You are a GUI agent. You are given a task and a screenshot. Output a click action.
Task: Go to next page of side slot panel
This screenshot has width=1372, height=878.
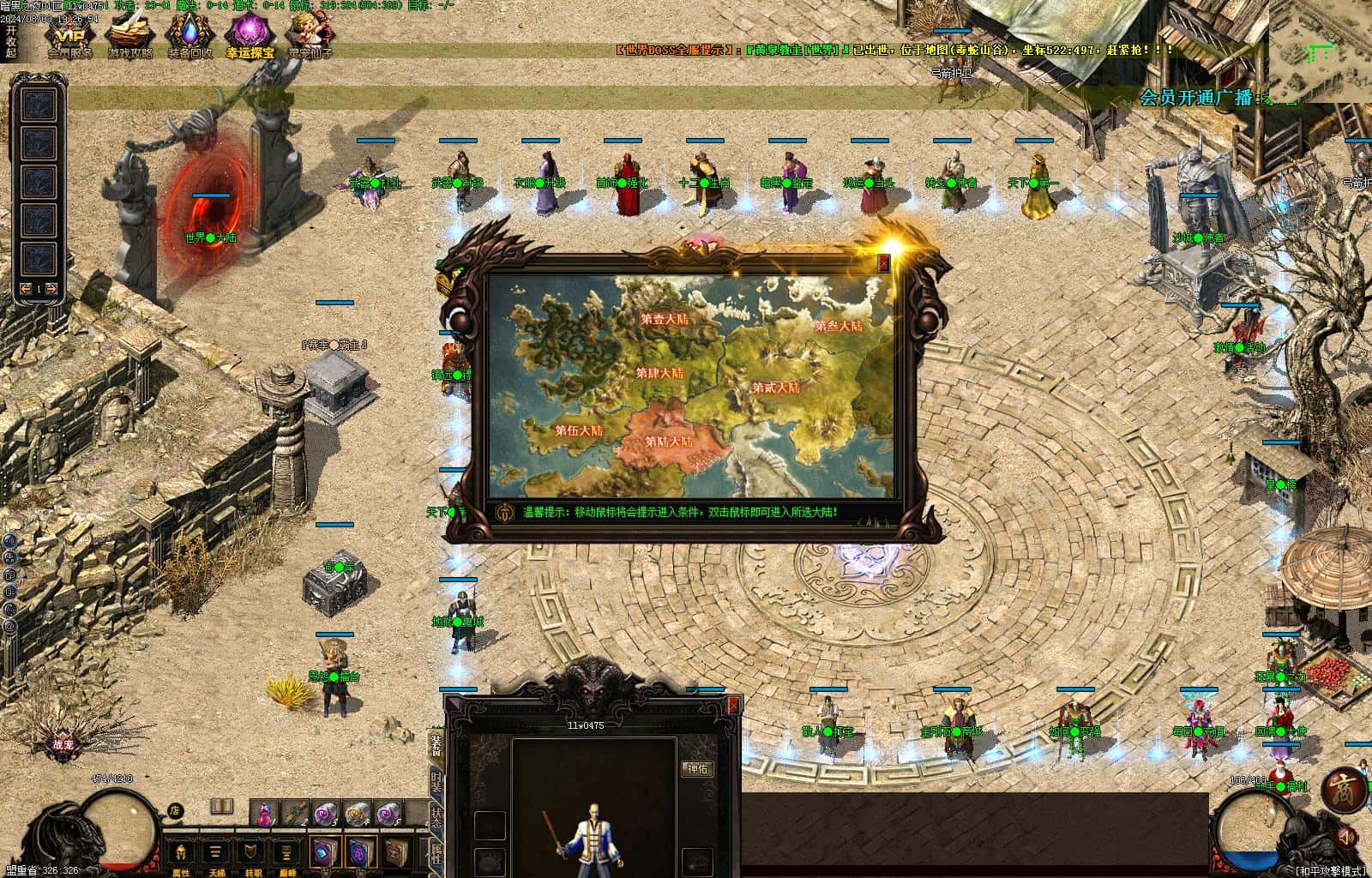coord(52,289)
